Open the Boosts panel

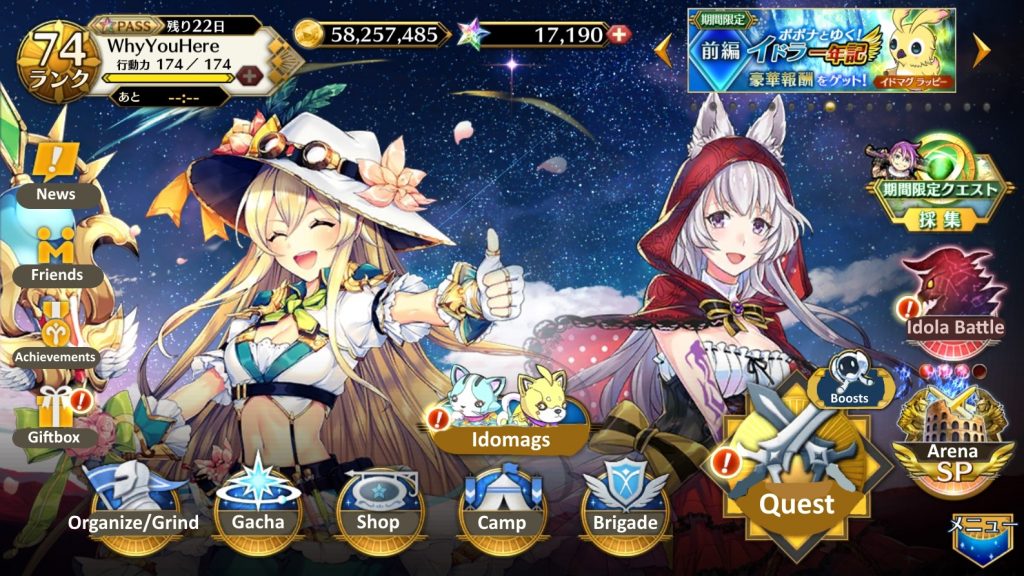point(850,382)
